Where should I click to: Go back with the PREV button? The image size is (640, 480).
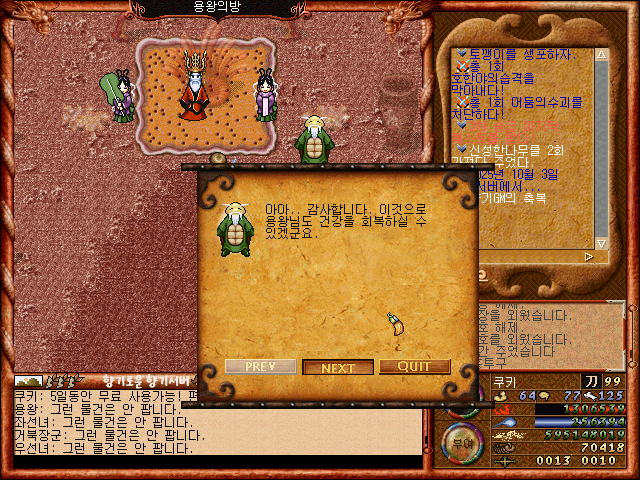[260, 367]
